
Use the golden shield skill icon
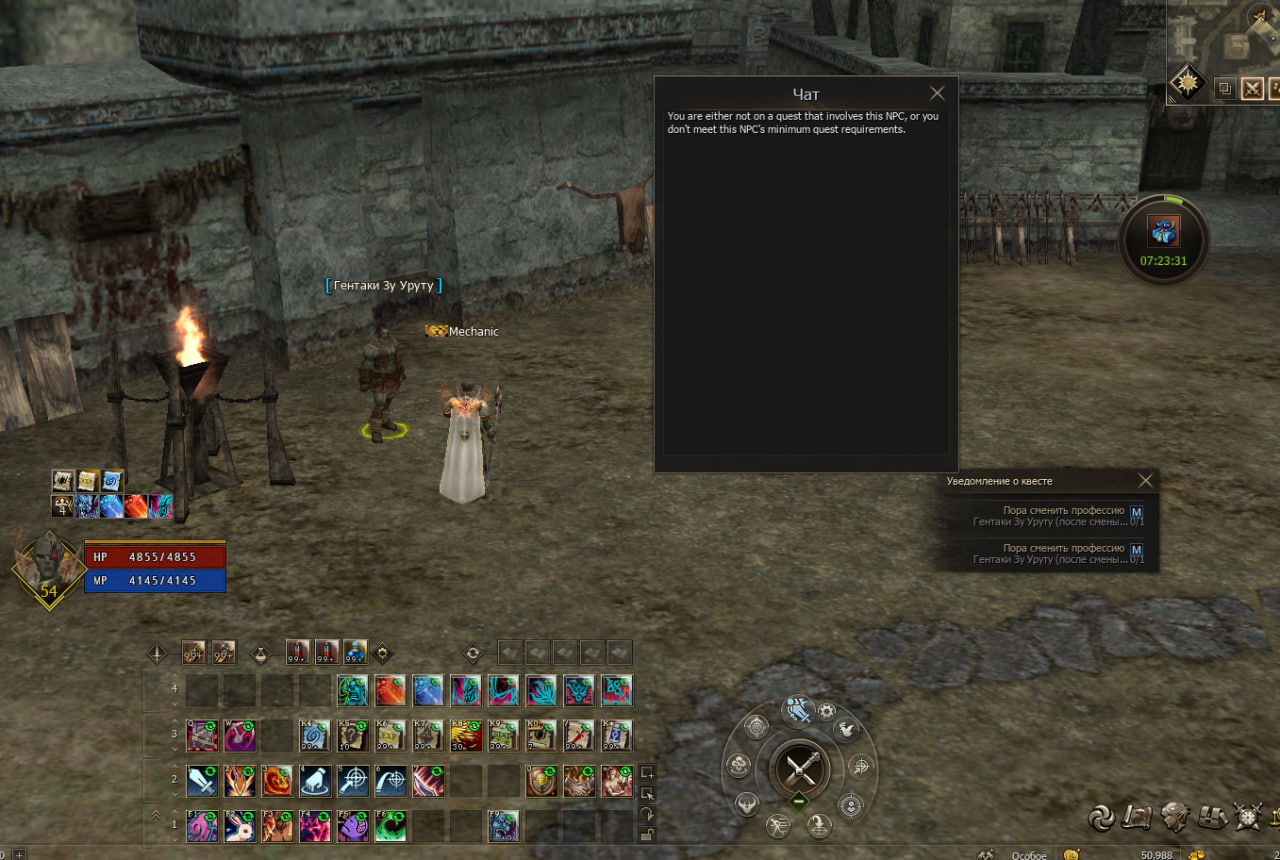(x=541, y=781)
